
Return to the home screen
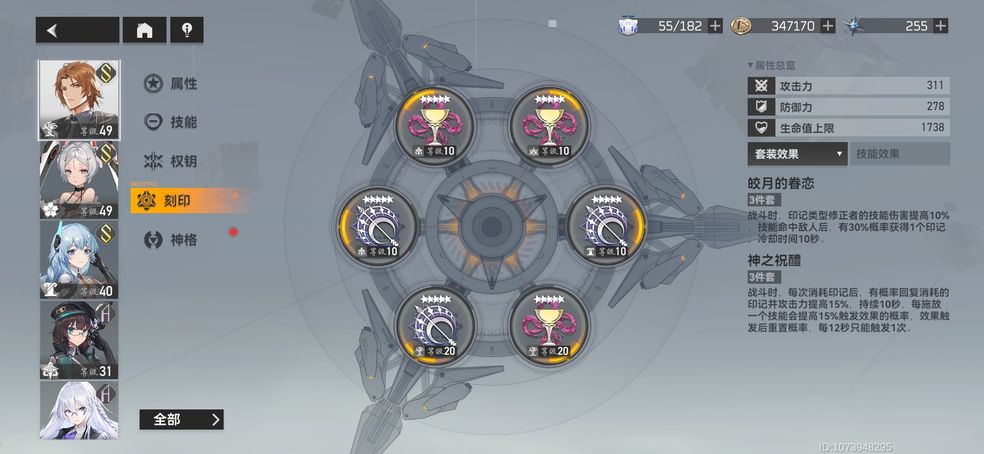point(144,30)
